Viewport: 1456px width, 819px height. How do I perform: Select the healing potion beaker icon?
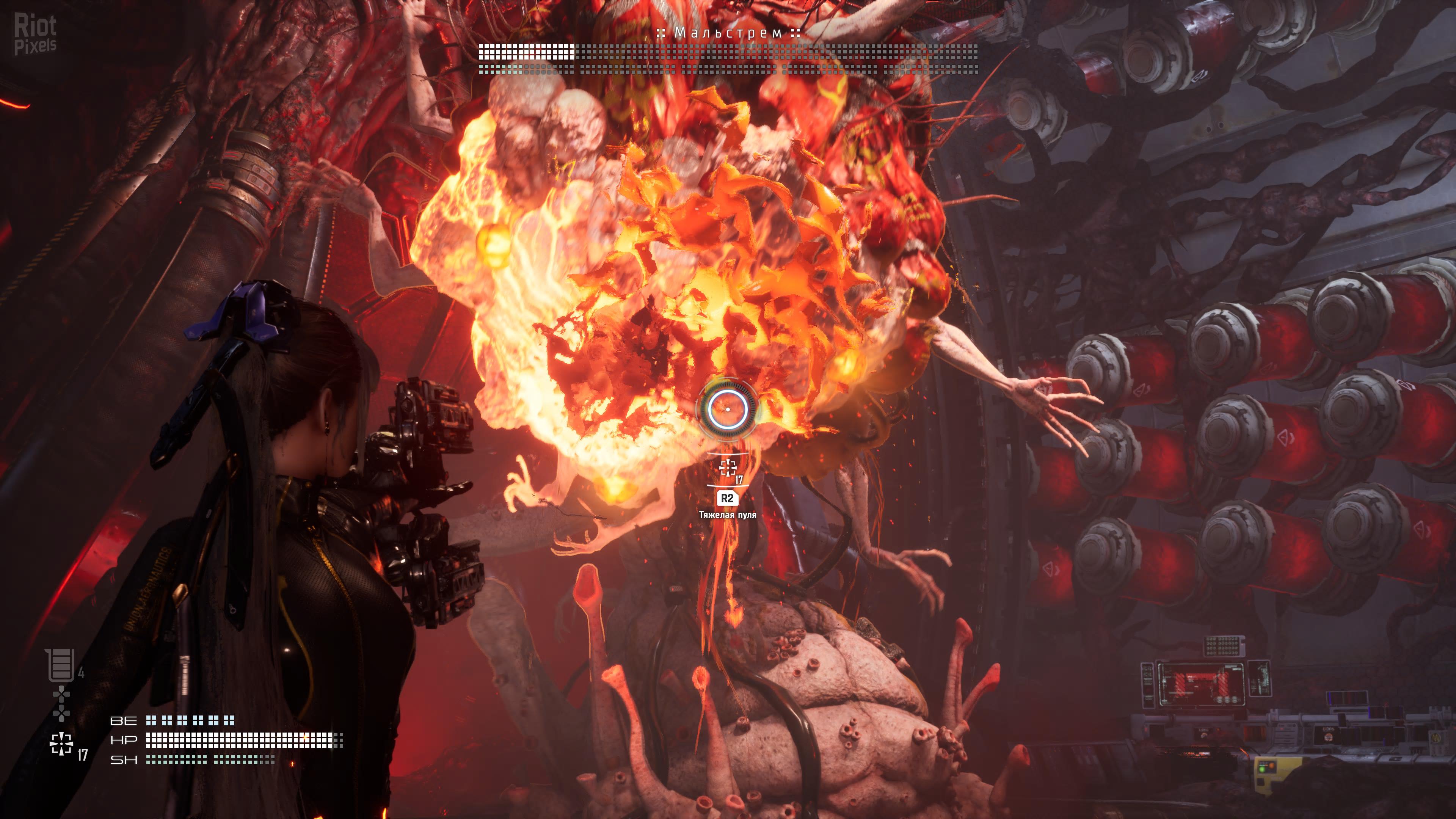click(61, 665)
